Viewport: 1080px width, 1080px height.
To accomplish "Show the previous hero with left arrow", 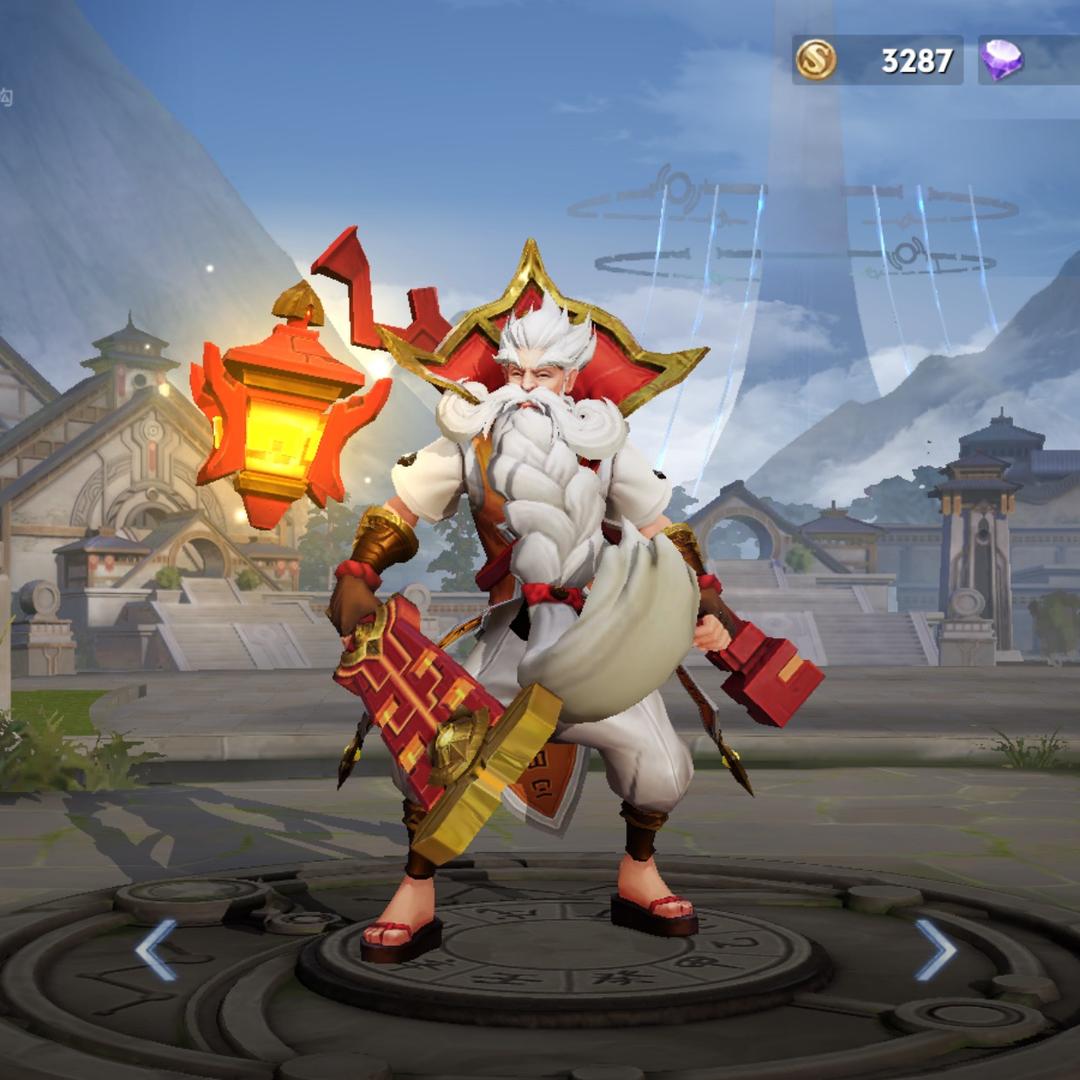I will pos(156,949).
